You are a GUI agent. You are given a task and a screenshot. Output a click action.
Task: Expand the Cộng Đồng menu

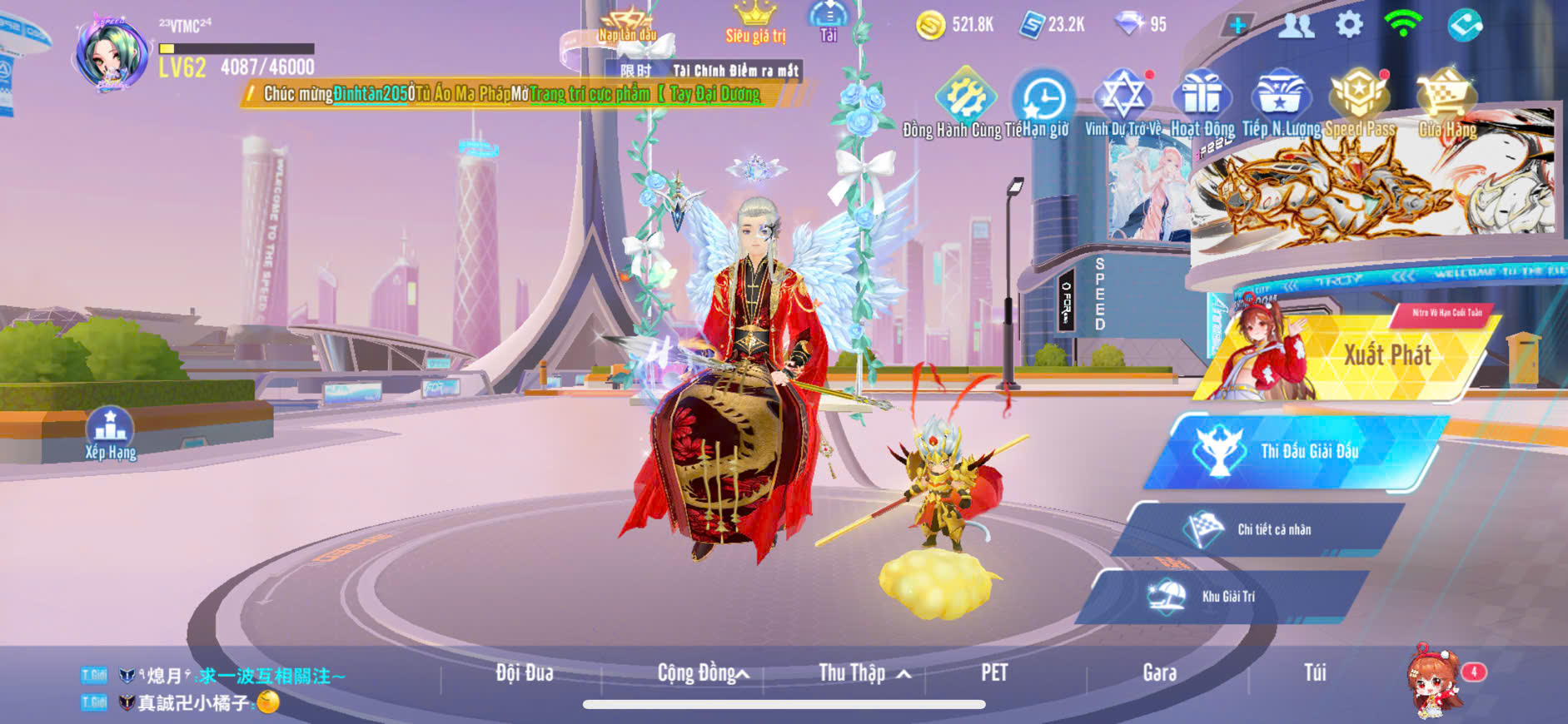702,672
